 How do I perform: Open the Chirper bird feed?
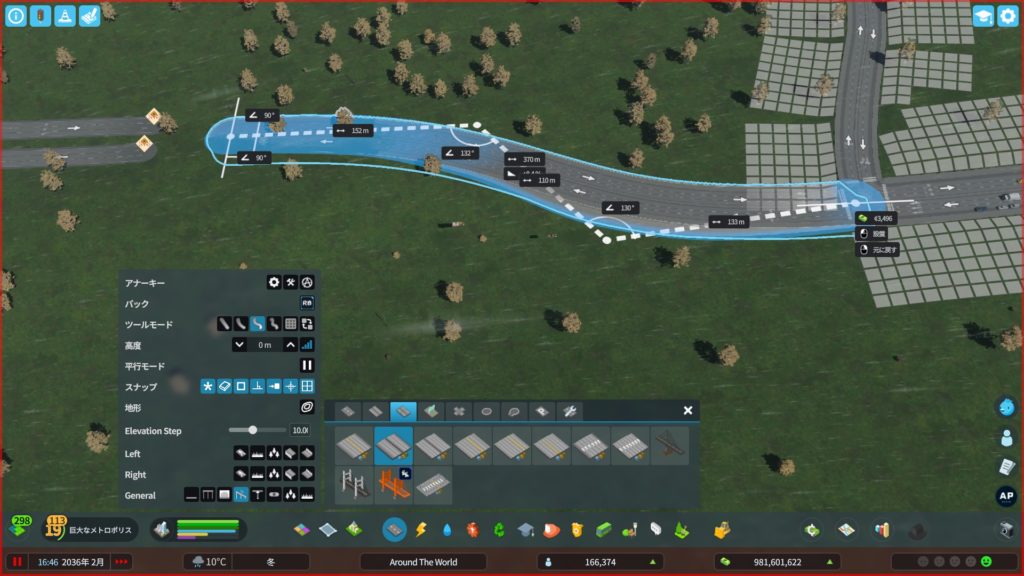[x=1007, y=407]
